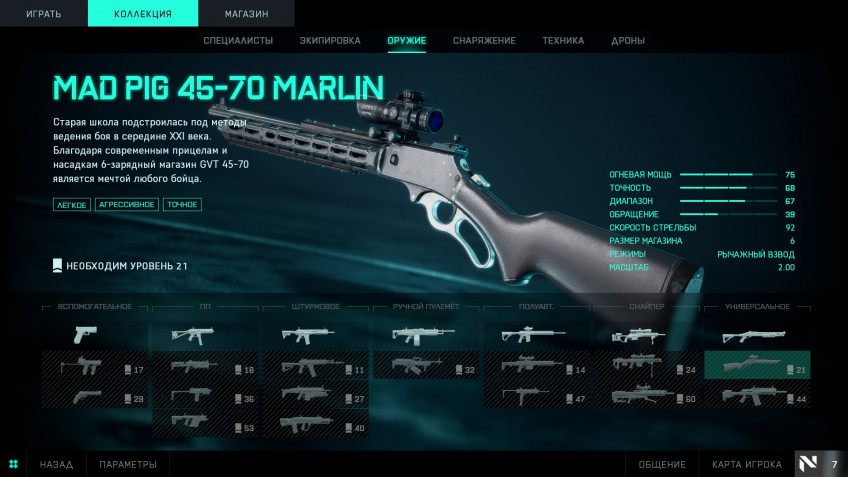View the ДРОНЫ category
The height and width of the screenshot is (477, 848).
pos(628,40)
